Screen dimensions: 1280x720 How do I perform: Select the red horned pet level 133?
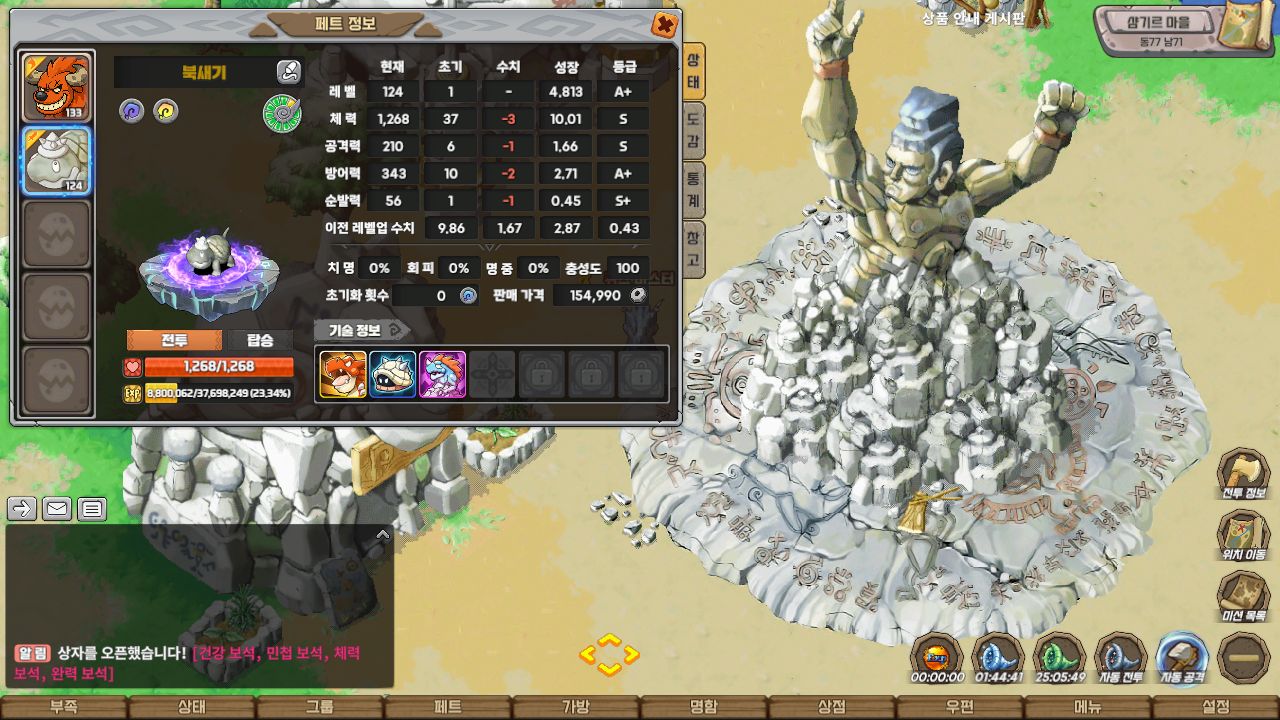click(x=57, y=87)
